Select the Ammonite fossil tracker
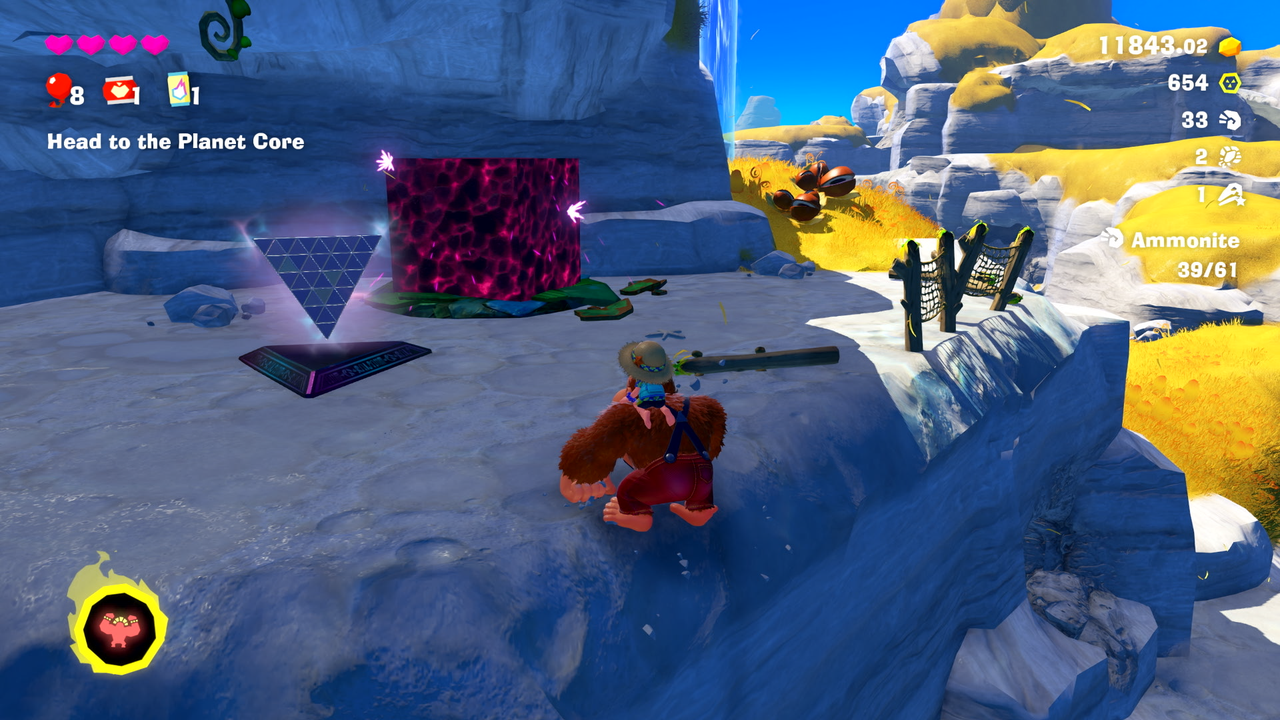Screen dimensions: 1280x720 pos(1171,240)
